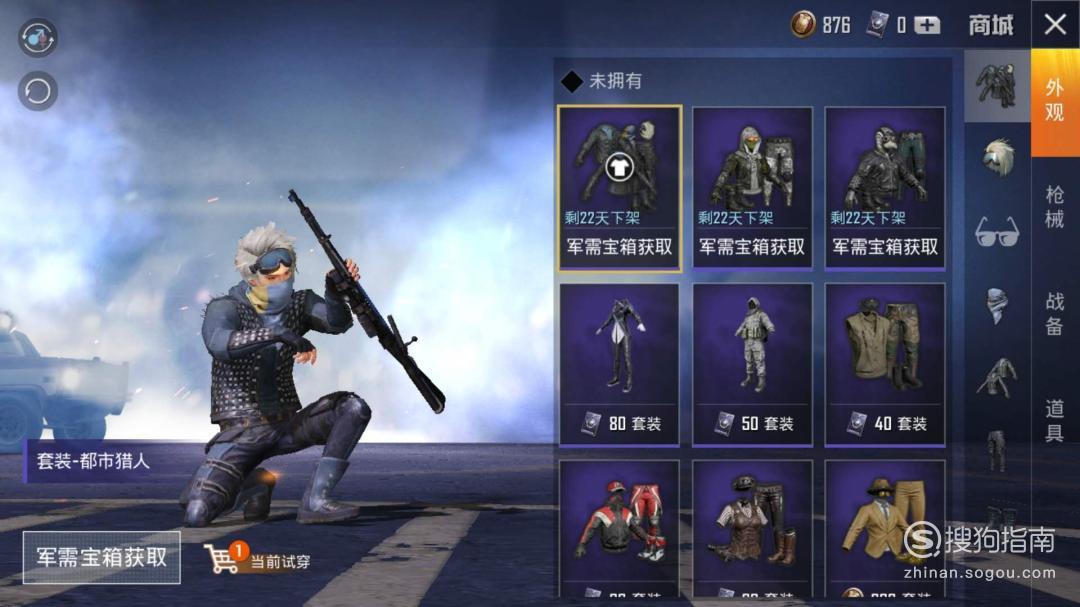Switch to the 战备 tab
This screenshot has height=607, width=1080.
[1055, 313]
